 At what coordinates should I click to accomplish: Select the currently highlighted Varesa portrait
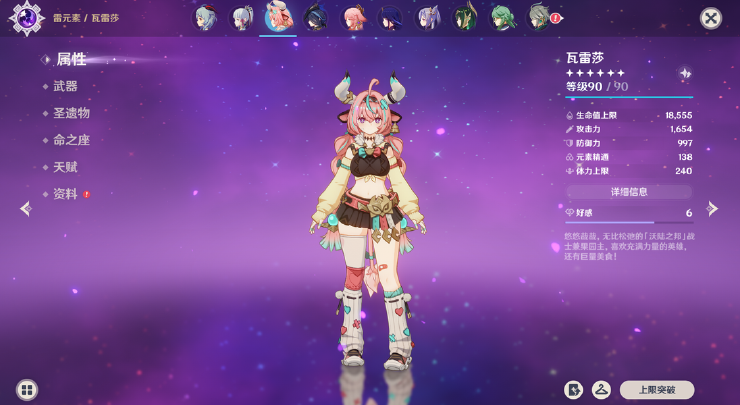(x=277, y=17)
